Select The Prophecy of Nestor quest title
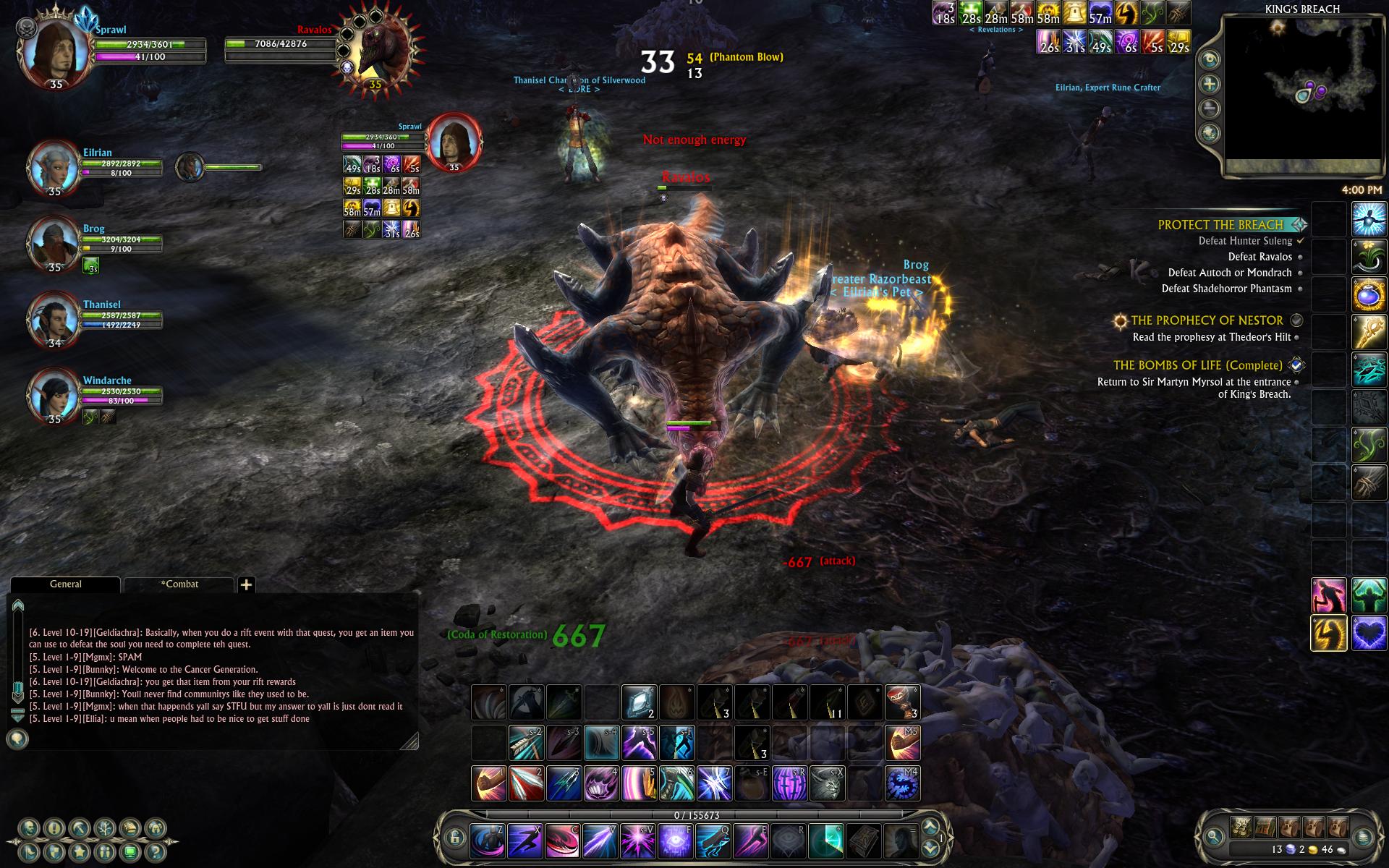 1207,320
